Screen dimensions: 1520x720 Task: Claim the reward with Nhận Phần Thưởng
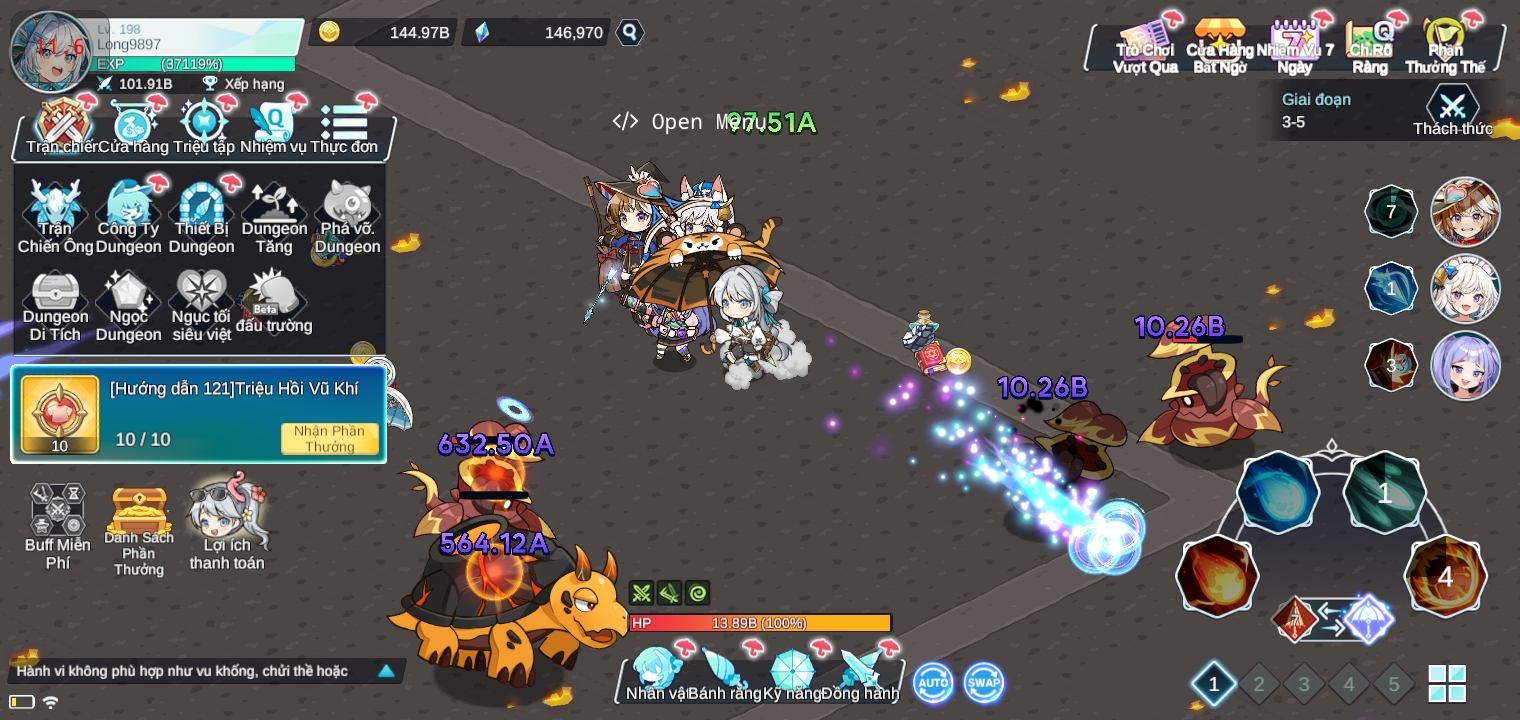tap(329, 438)
